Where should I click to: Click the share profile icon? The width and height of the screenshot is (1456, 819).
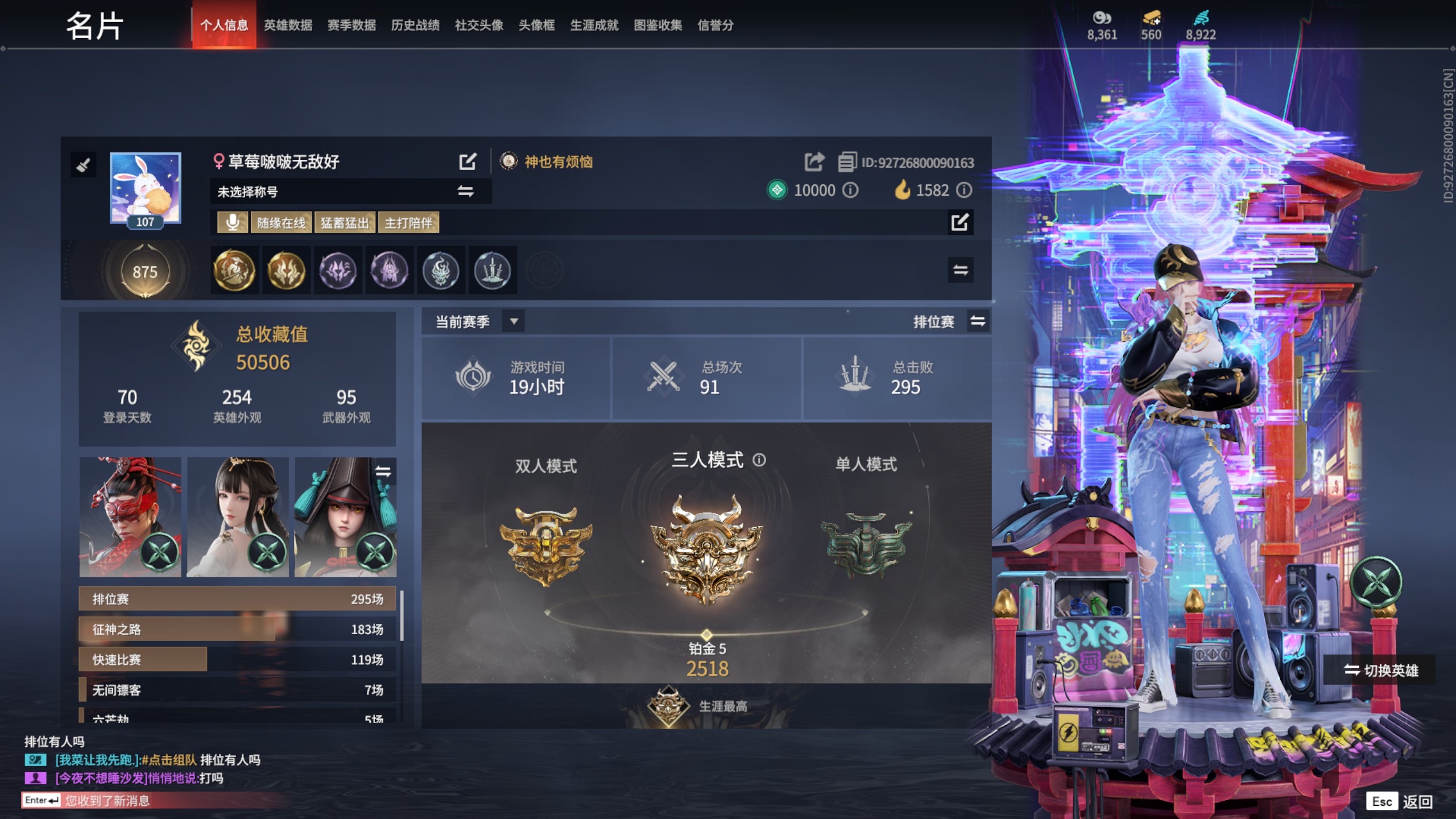(814, 162)
